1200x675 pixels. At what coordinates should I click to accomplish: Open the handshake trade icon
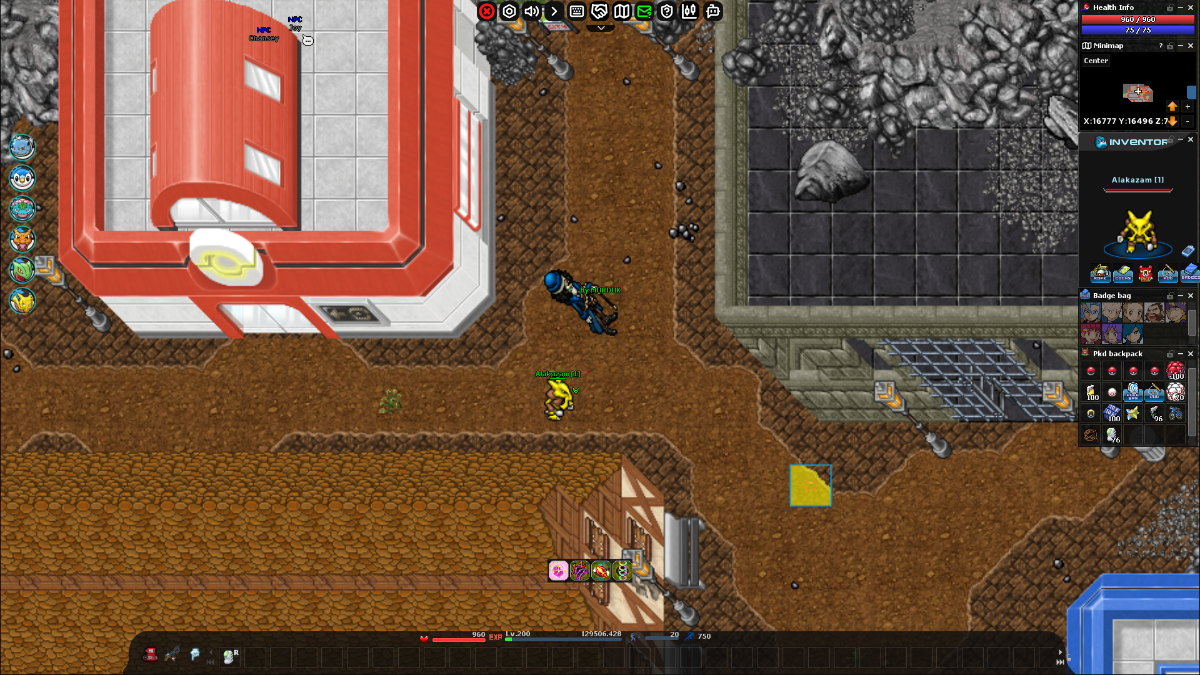click(x=599, y=11)
